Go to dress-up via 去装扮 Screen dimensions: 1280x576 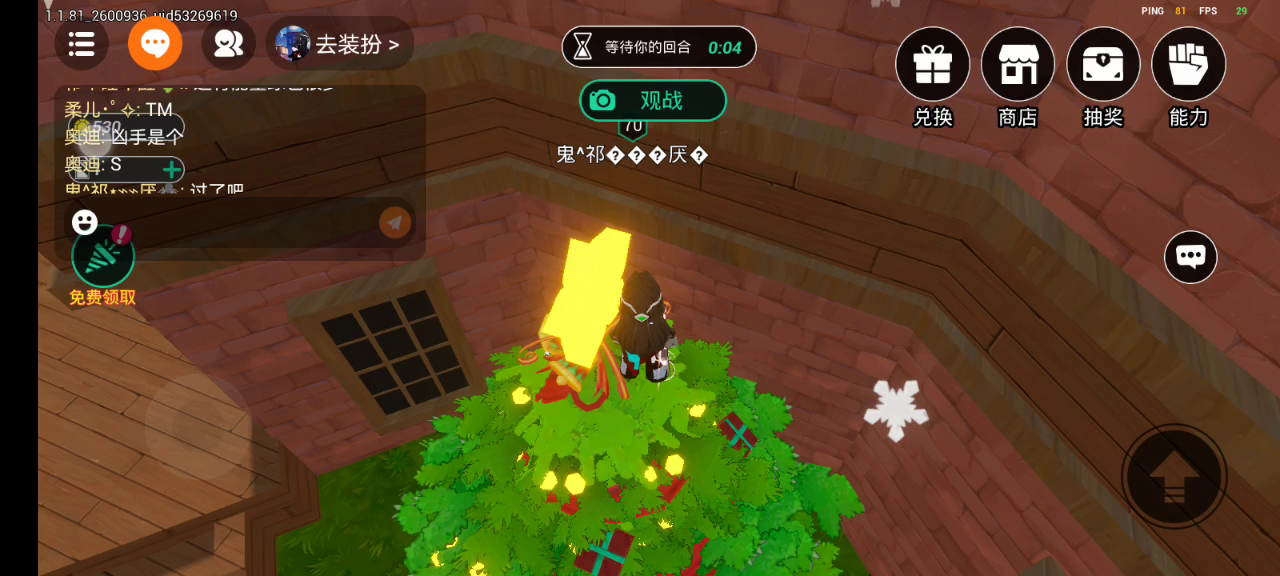pyautogui.click(x=340, y=44)
